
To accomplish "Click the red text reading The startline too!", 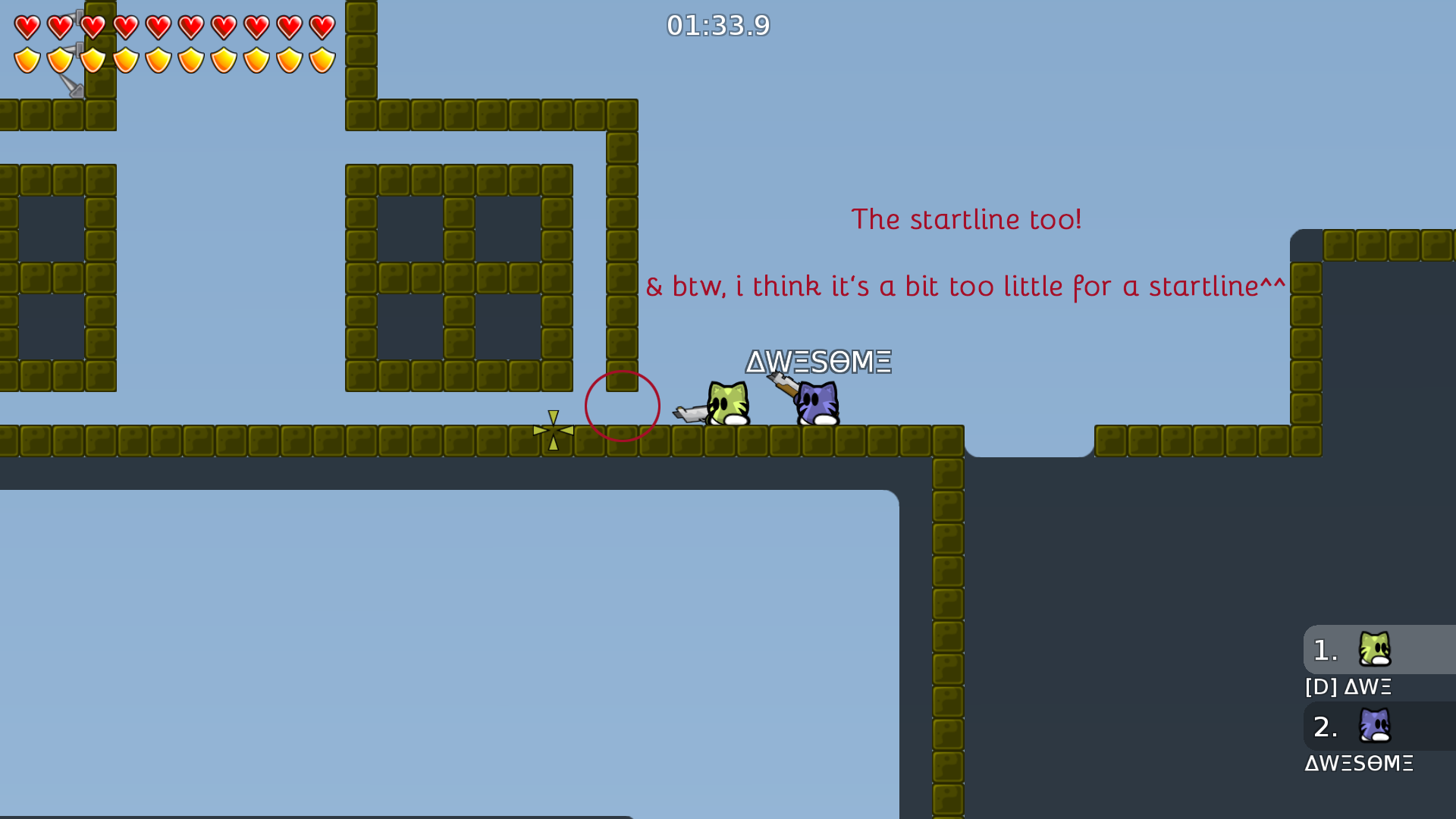I will [966, 219].
